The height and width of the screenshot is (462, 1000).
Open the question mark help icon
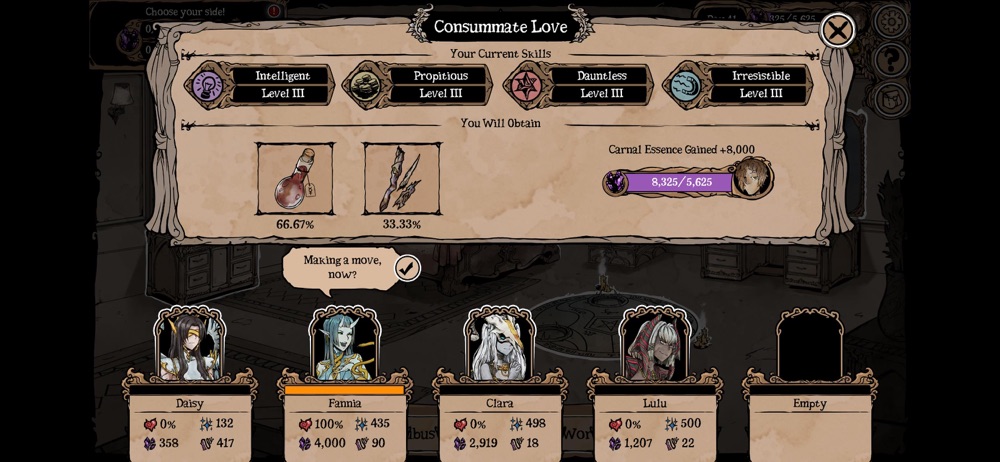[890, 60]
